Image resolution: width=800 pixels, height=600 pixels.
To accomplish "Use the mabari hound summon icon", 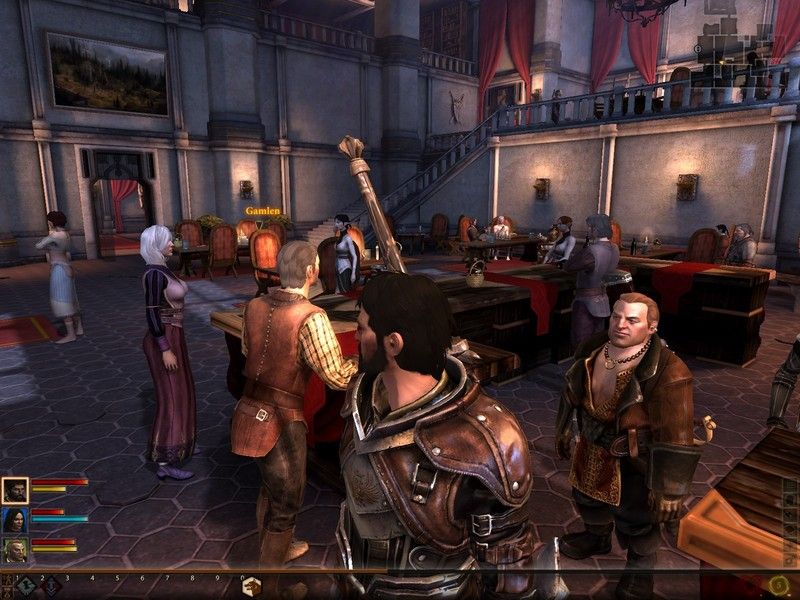I will (x=251, y=586).
